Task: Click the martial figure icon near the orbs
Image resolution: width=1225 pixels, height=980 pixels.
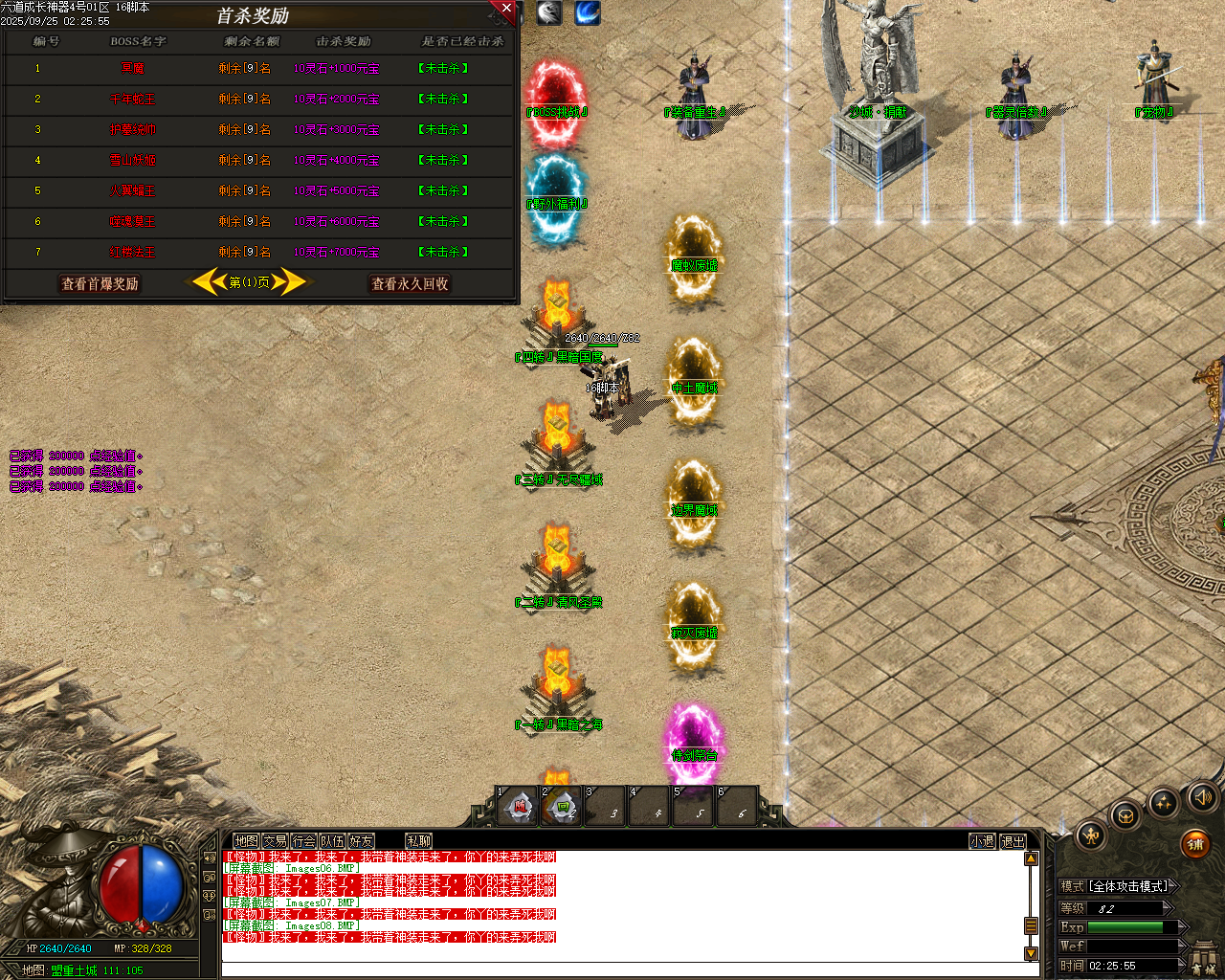Action: 1091,835
